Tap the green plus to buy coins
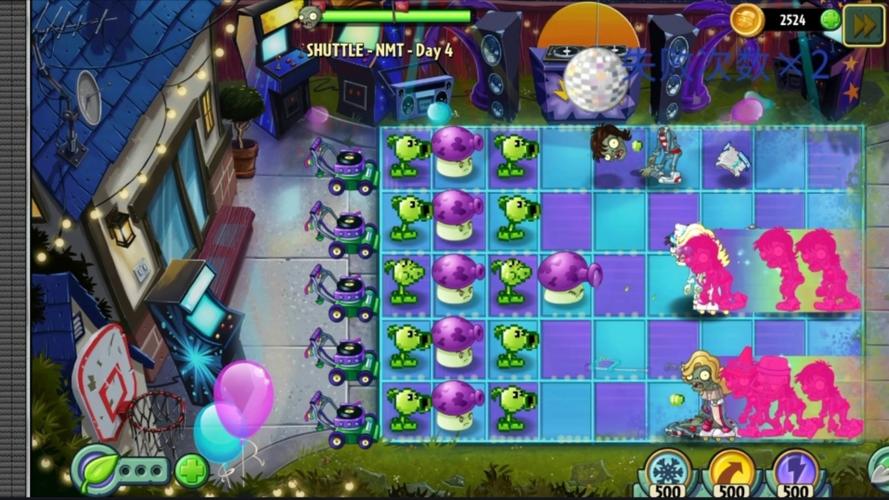Screen dimensions: 889x500 830,20
